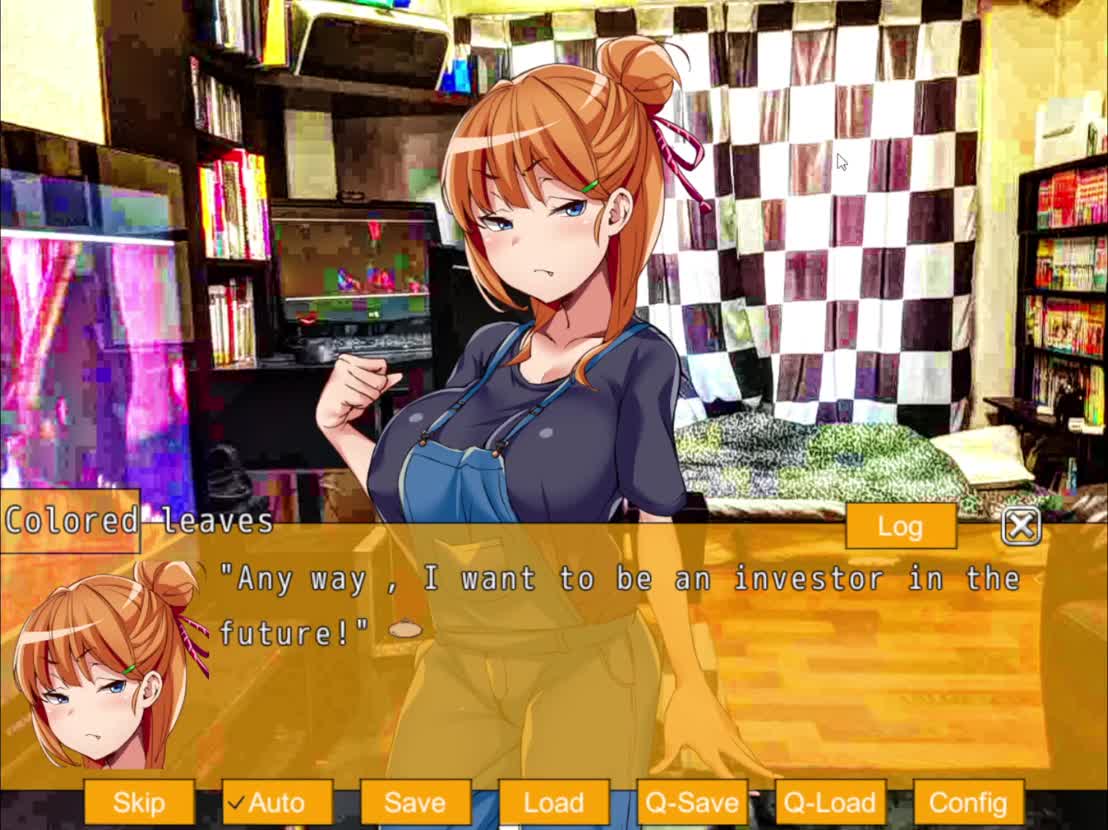Open the Config settings
1108x830 pixels.
[x=968, y=802]
